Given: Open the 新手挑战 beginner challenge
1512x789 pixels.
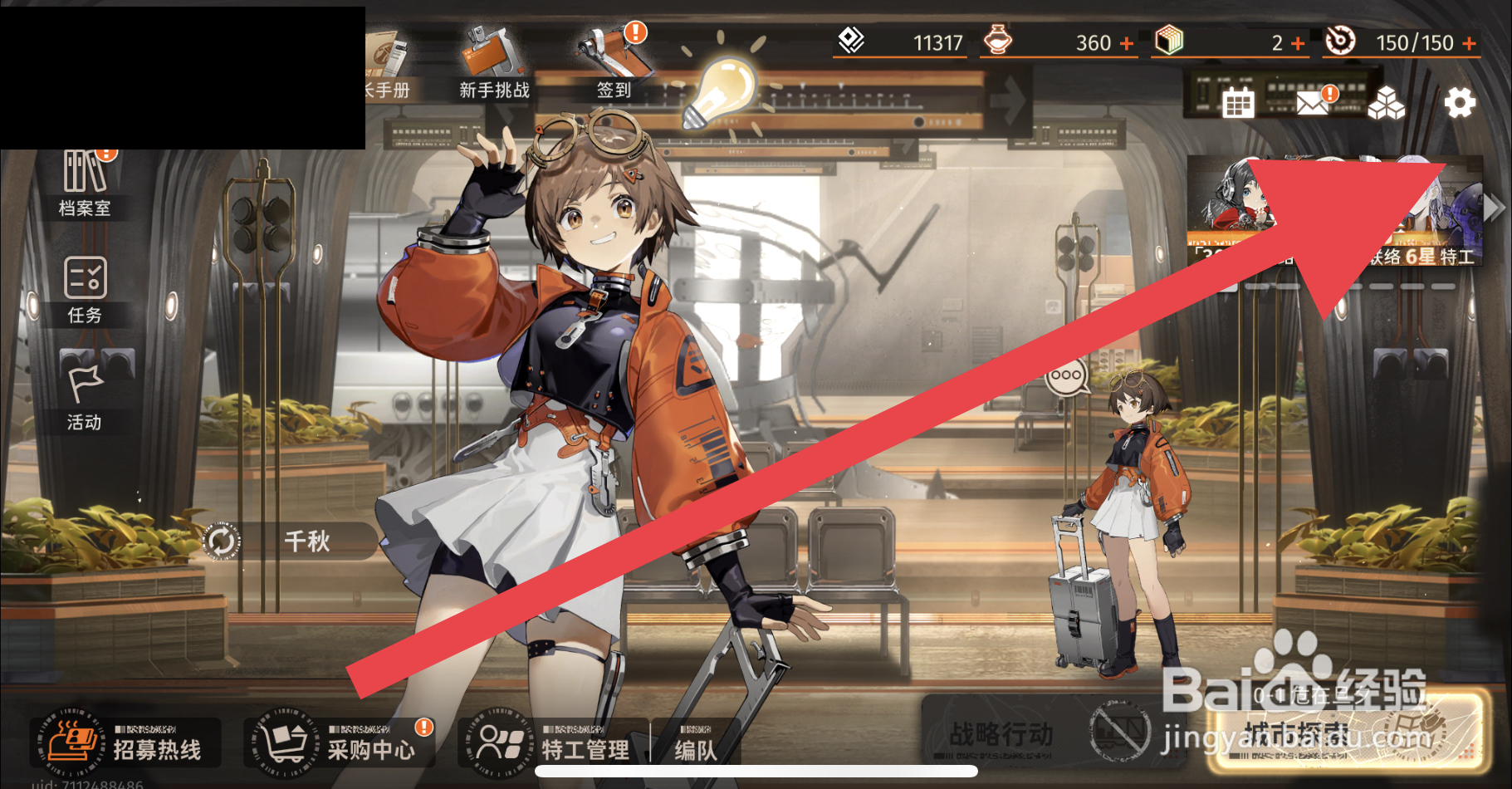Looking at the screenshot, I should (493, 65).
